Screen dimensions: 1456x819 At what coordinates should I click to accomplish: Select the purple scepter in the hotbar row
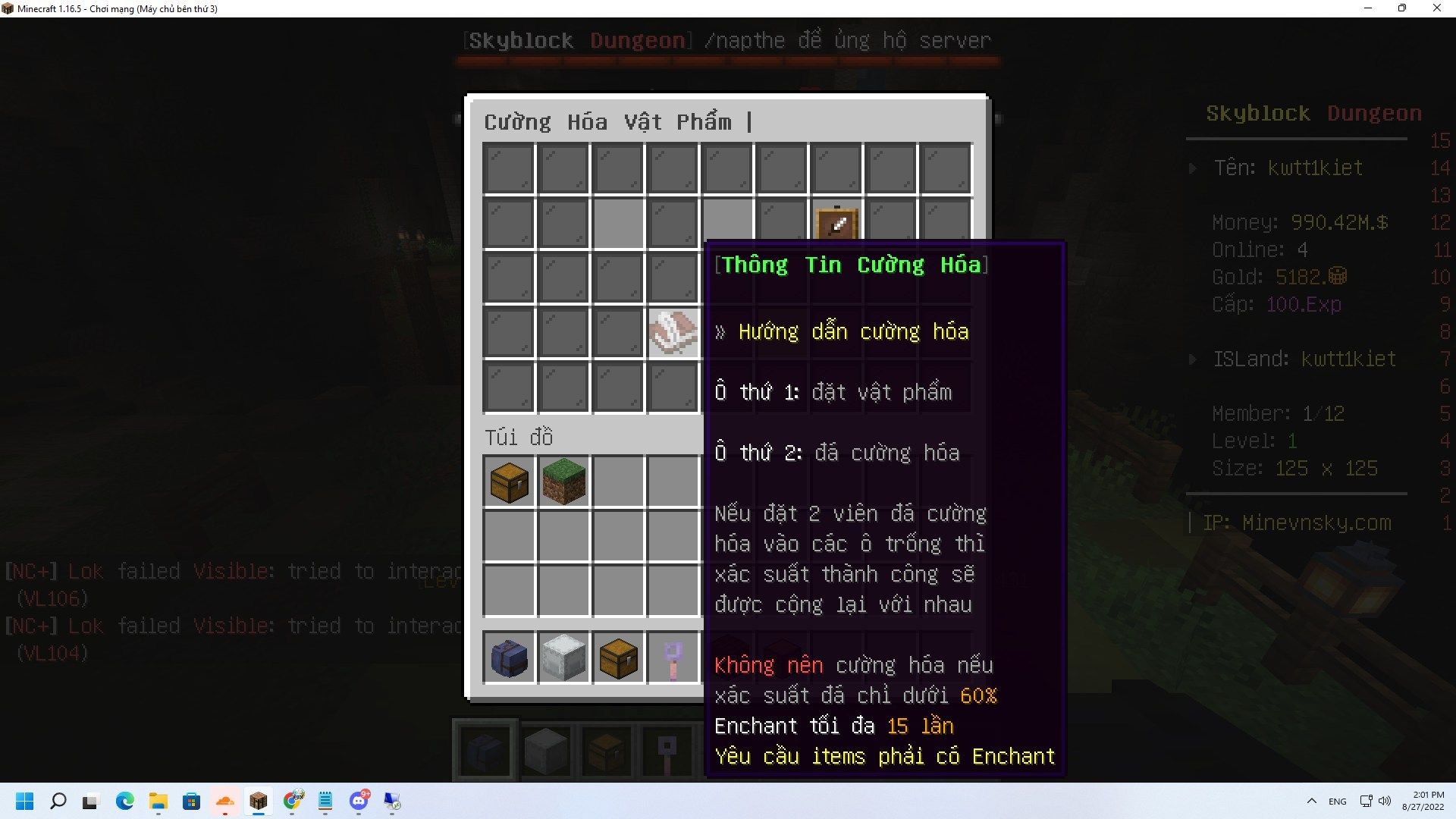(673, 657)
